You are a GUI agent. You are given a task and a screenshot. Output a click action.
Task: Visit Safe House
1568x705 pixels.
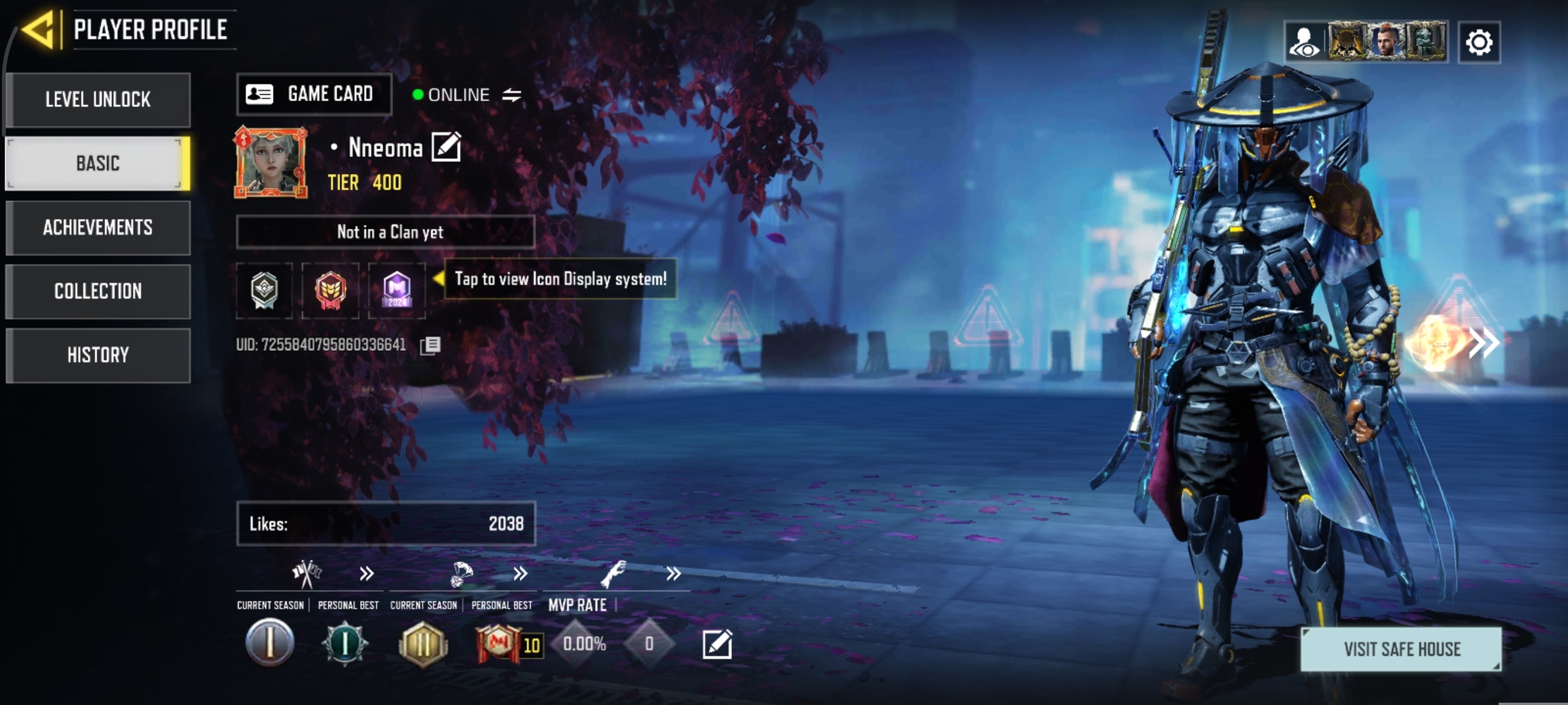1401,649
